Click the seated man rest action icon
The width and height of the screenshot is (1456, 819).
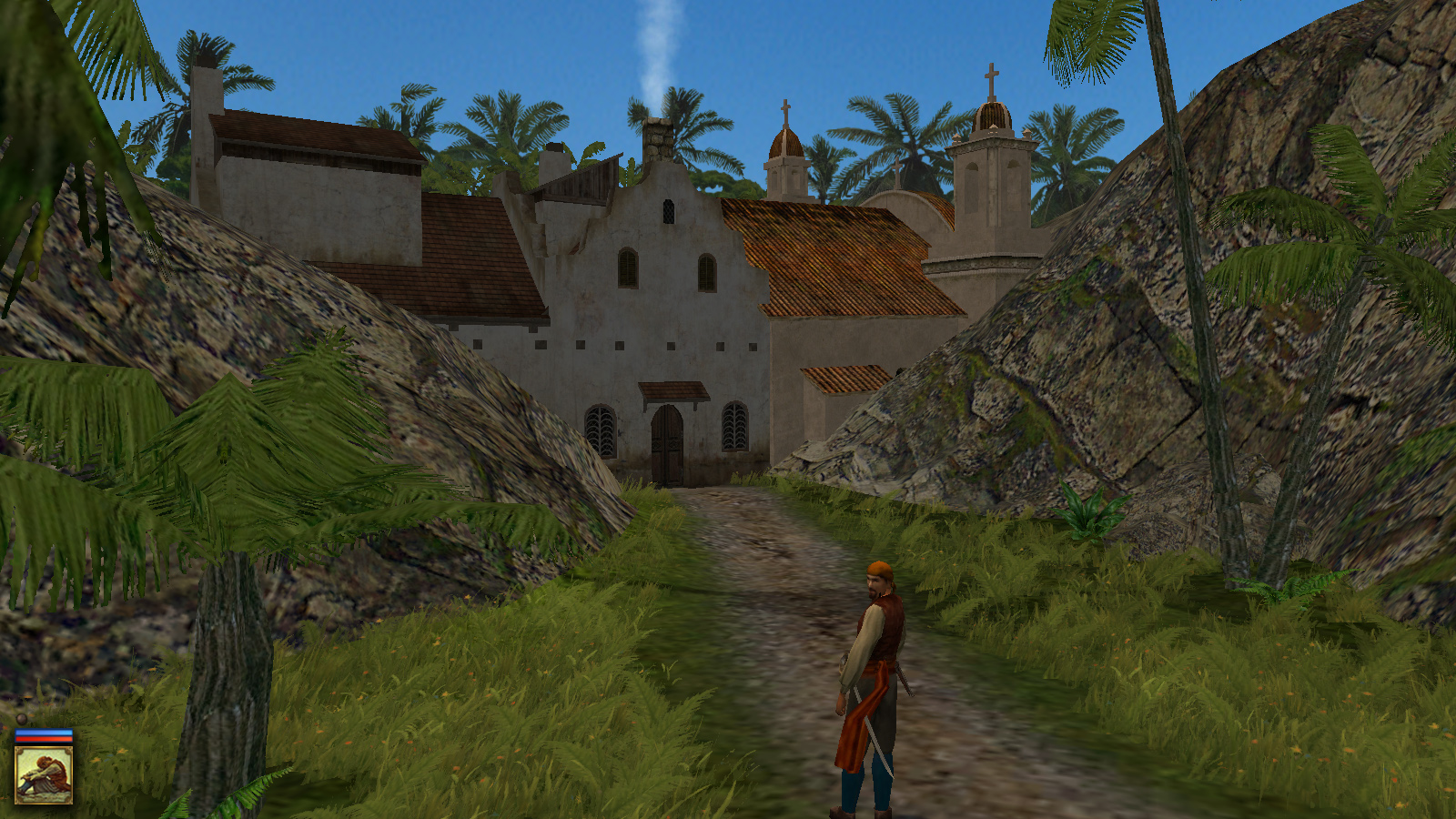(x=44, y=774)
